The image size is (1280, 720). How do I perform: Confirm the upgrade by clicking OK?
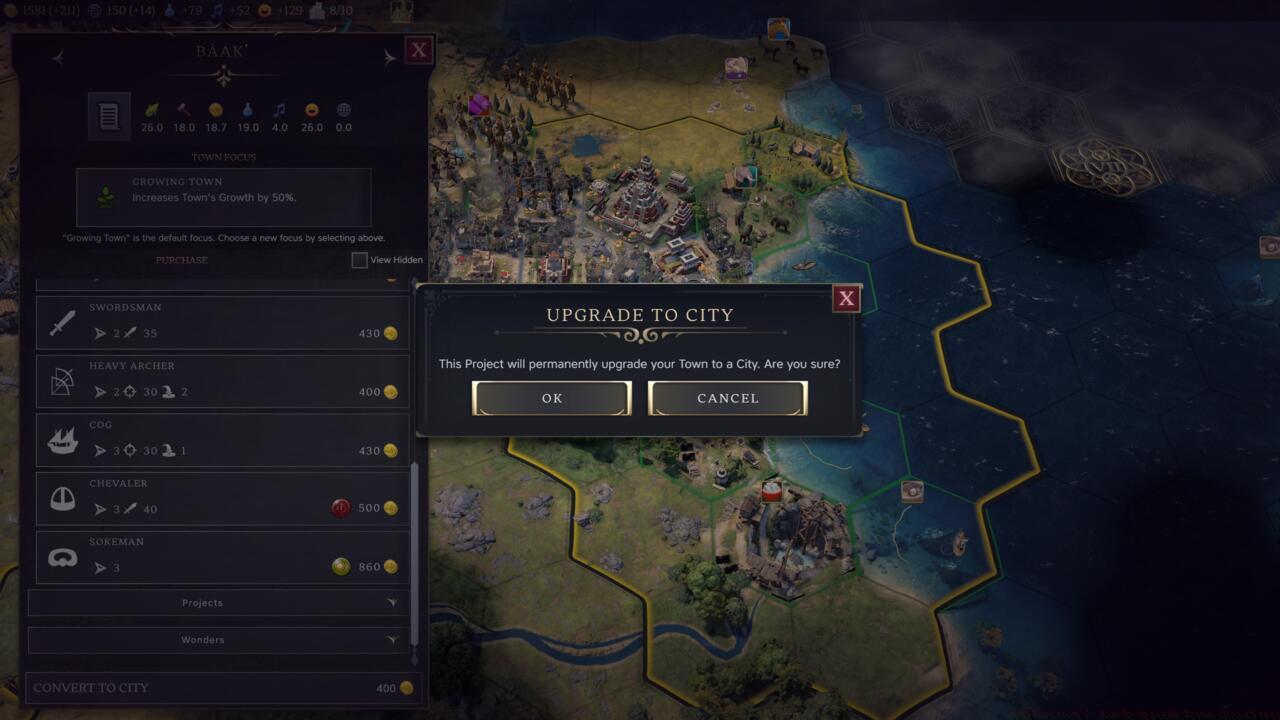pos(551,398)
